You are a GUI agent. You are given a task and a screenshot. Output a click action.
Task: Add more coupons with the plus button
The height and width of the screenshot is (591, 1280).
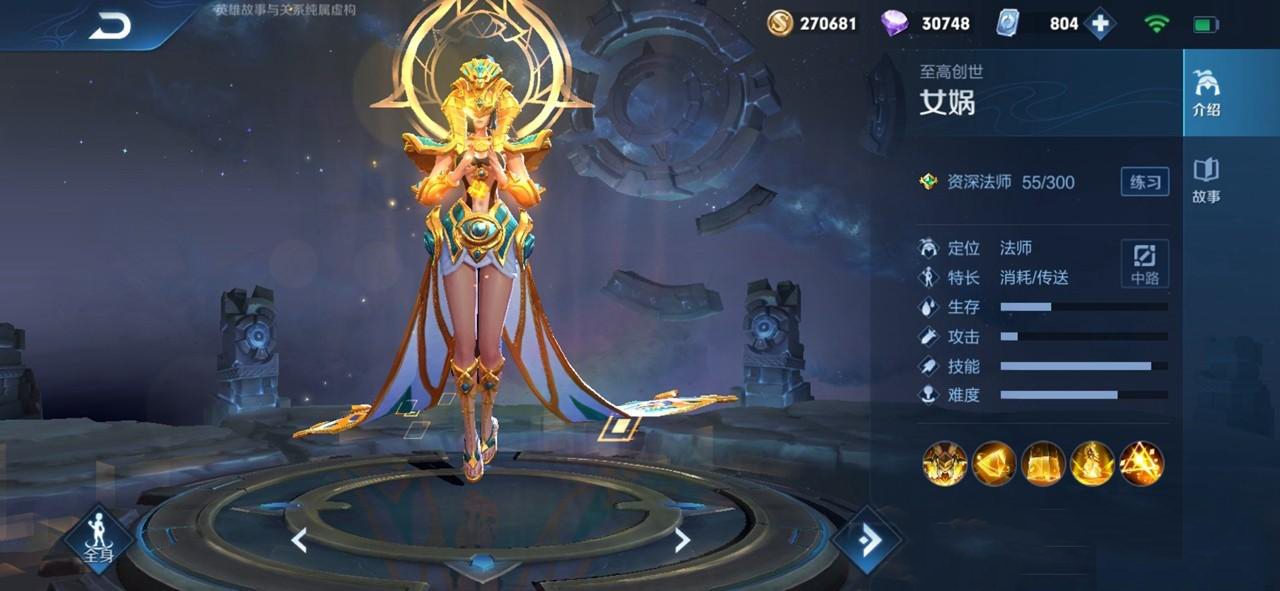[1099, 23]
